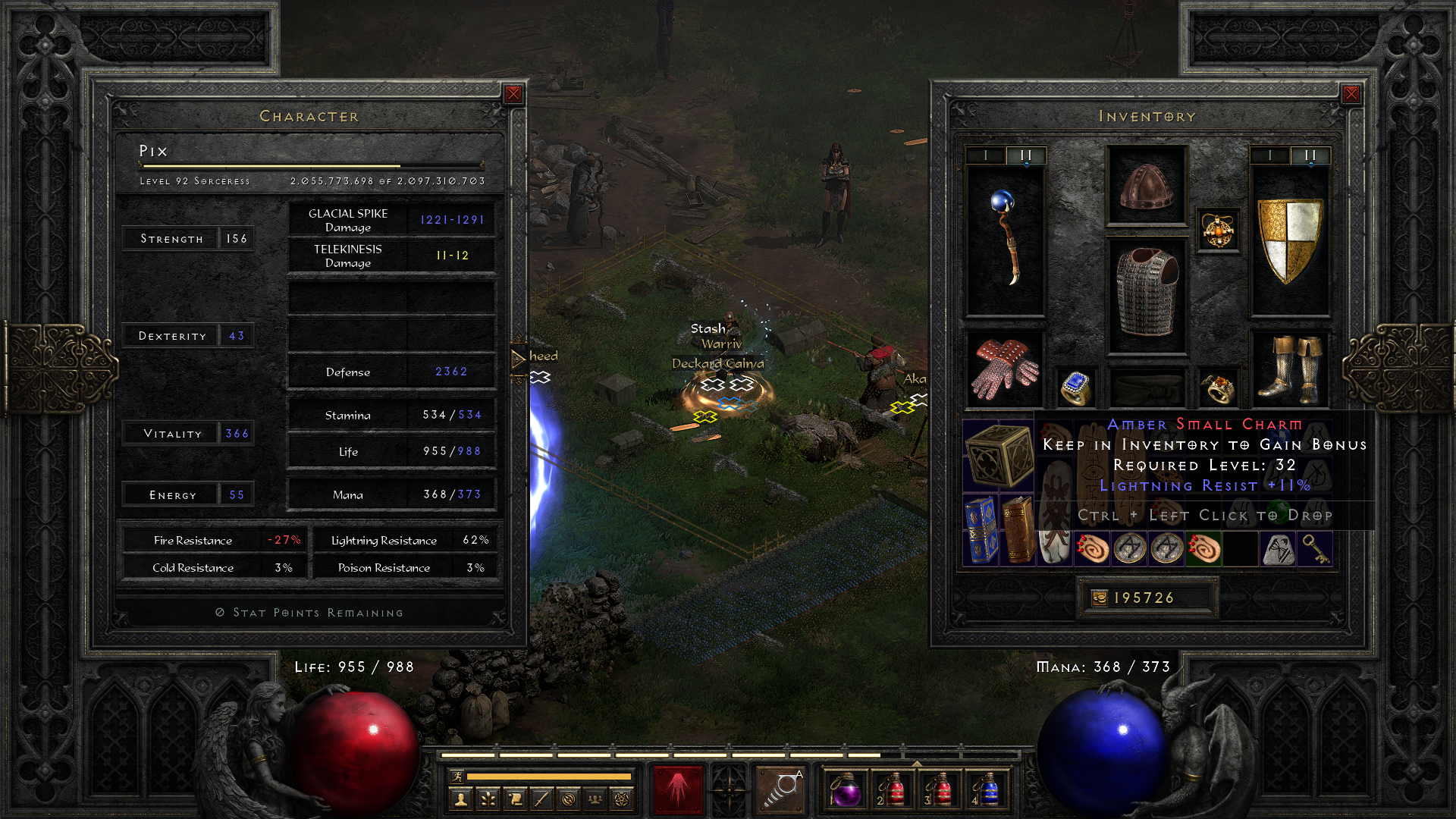Open the Party screen people icon
Screen dimensions: 1456x819
click(594, 799)
